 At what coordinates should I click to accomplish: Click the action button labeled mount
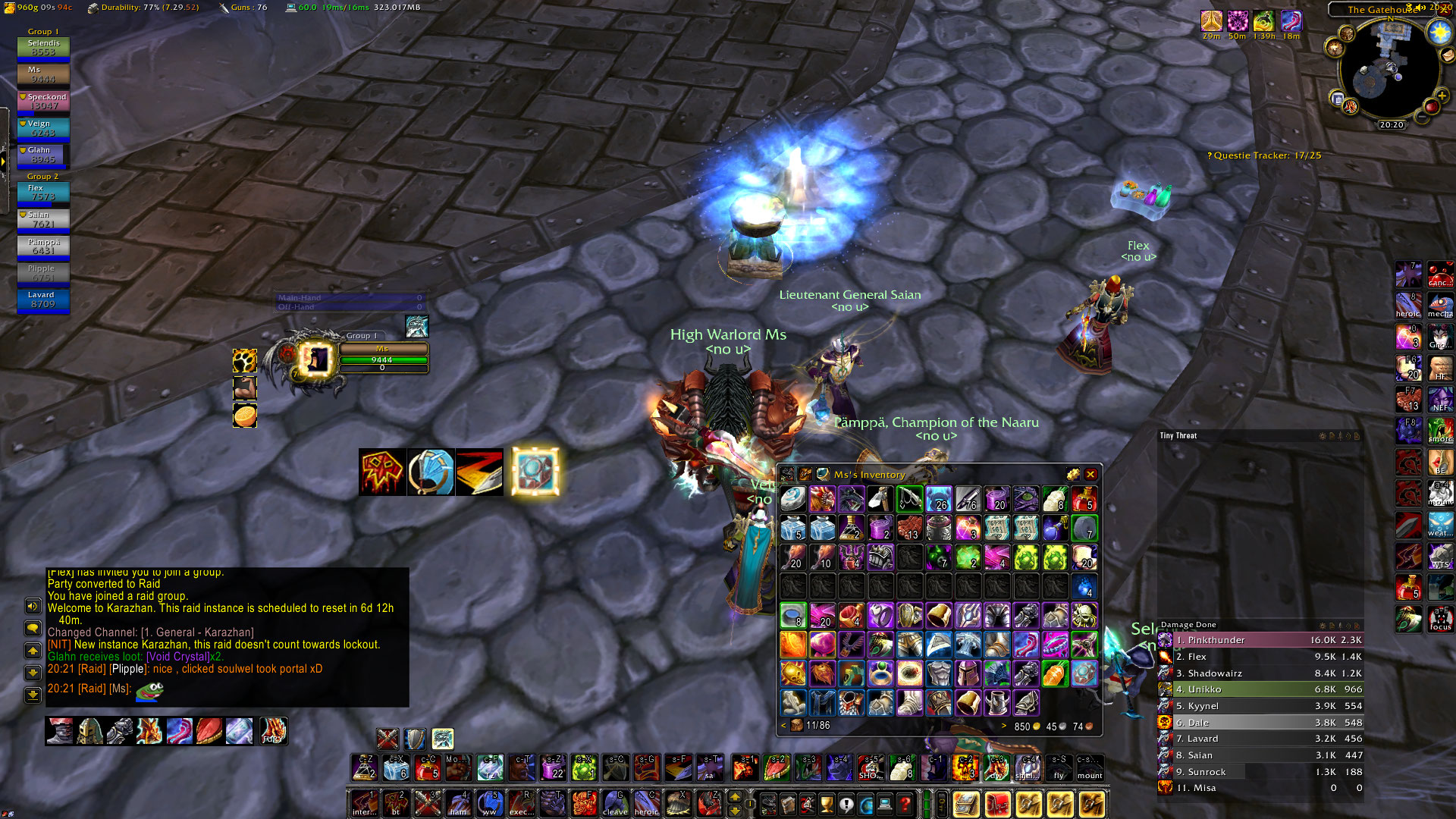[1090, 767]
